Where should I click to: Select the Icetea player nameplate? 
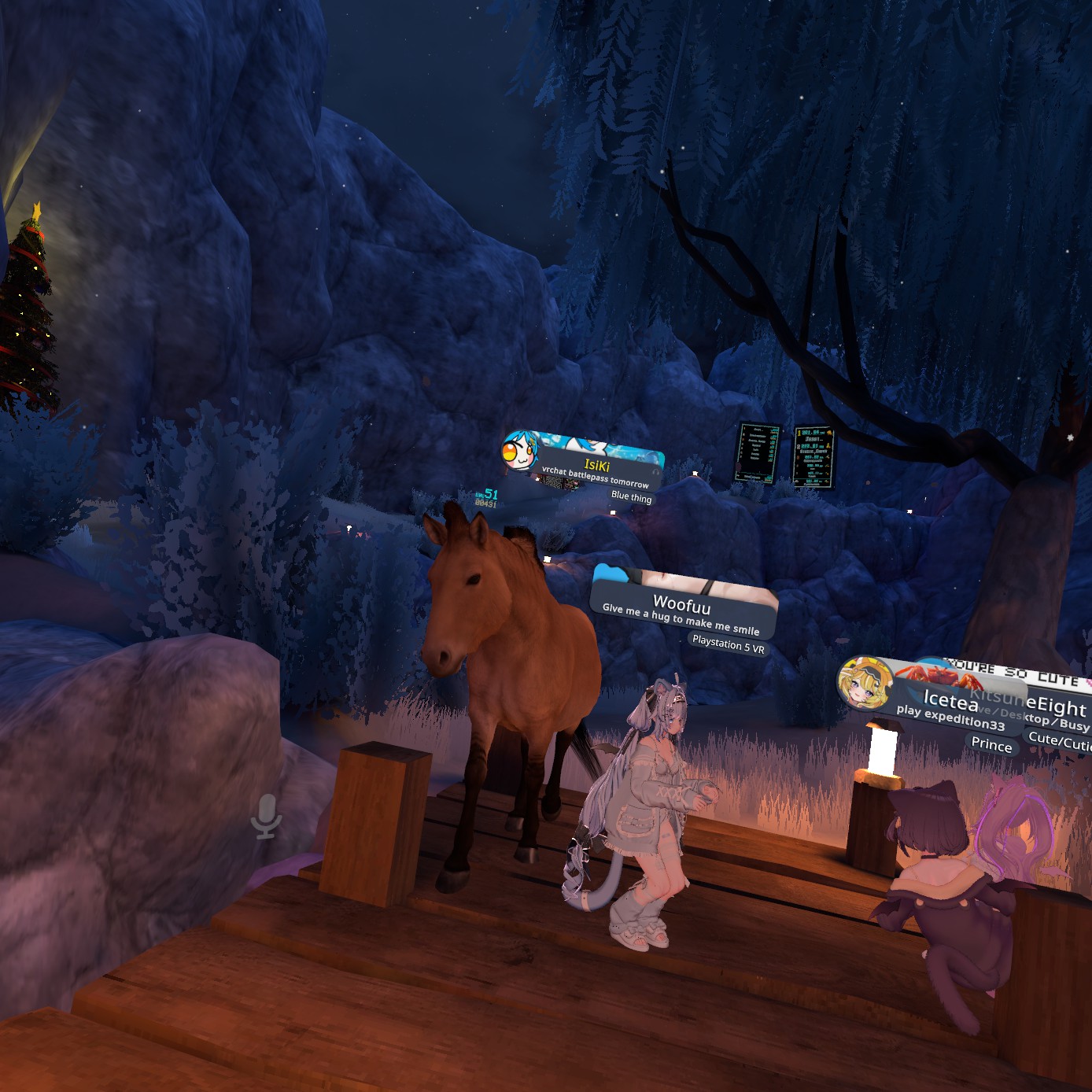950,699
